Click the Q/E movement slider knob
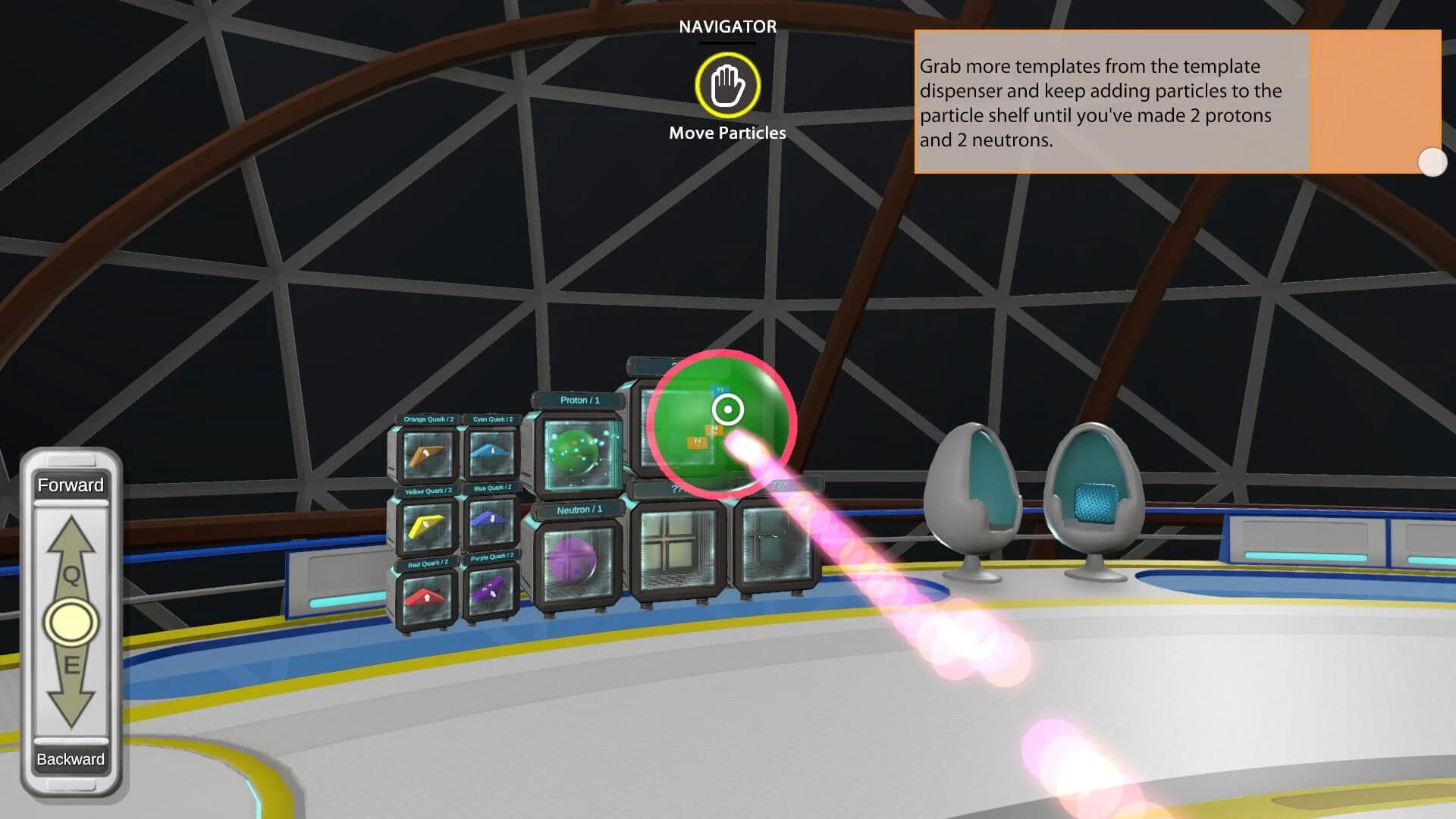 click(x=71, y=622)
